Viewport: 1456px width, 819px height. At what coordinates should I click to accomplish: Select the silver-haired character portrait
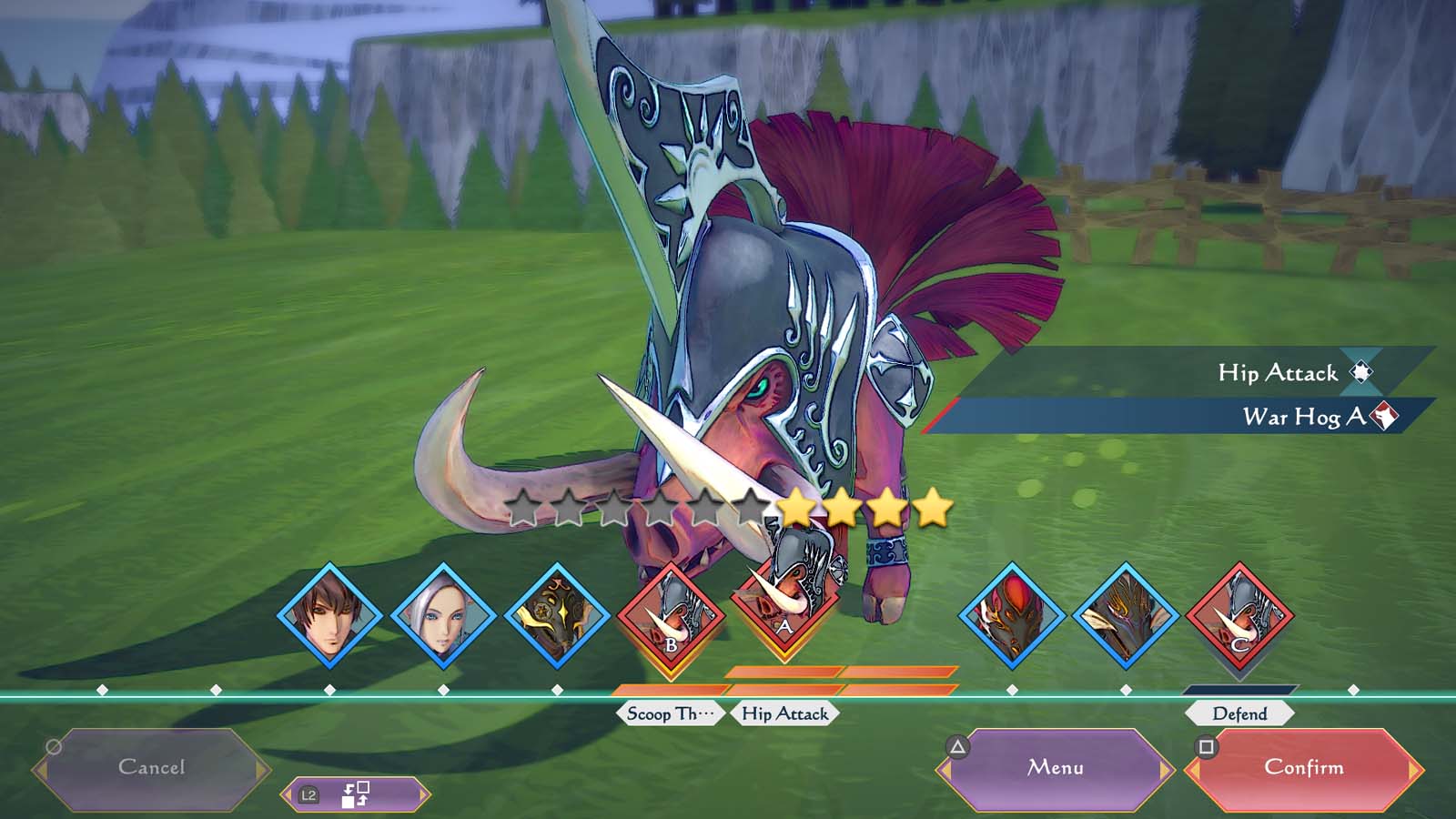[x=443, y=616]
